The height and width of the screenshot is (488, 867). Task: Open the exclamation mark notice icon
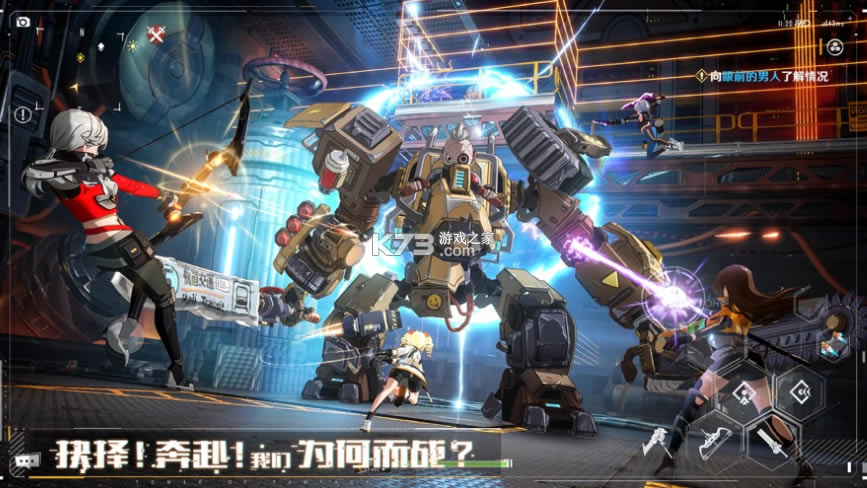point(23,115)
